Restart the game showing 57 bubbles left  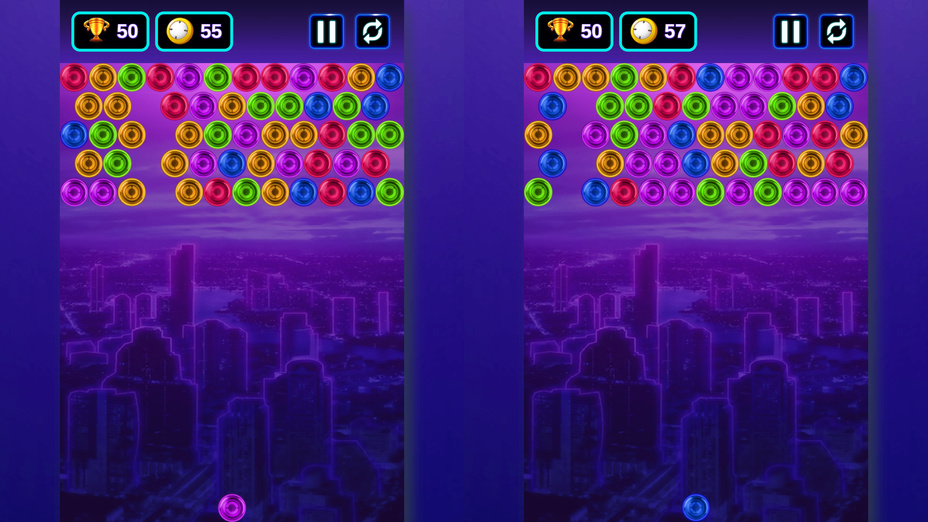(836, 32)
